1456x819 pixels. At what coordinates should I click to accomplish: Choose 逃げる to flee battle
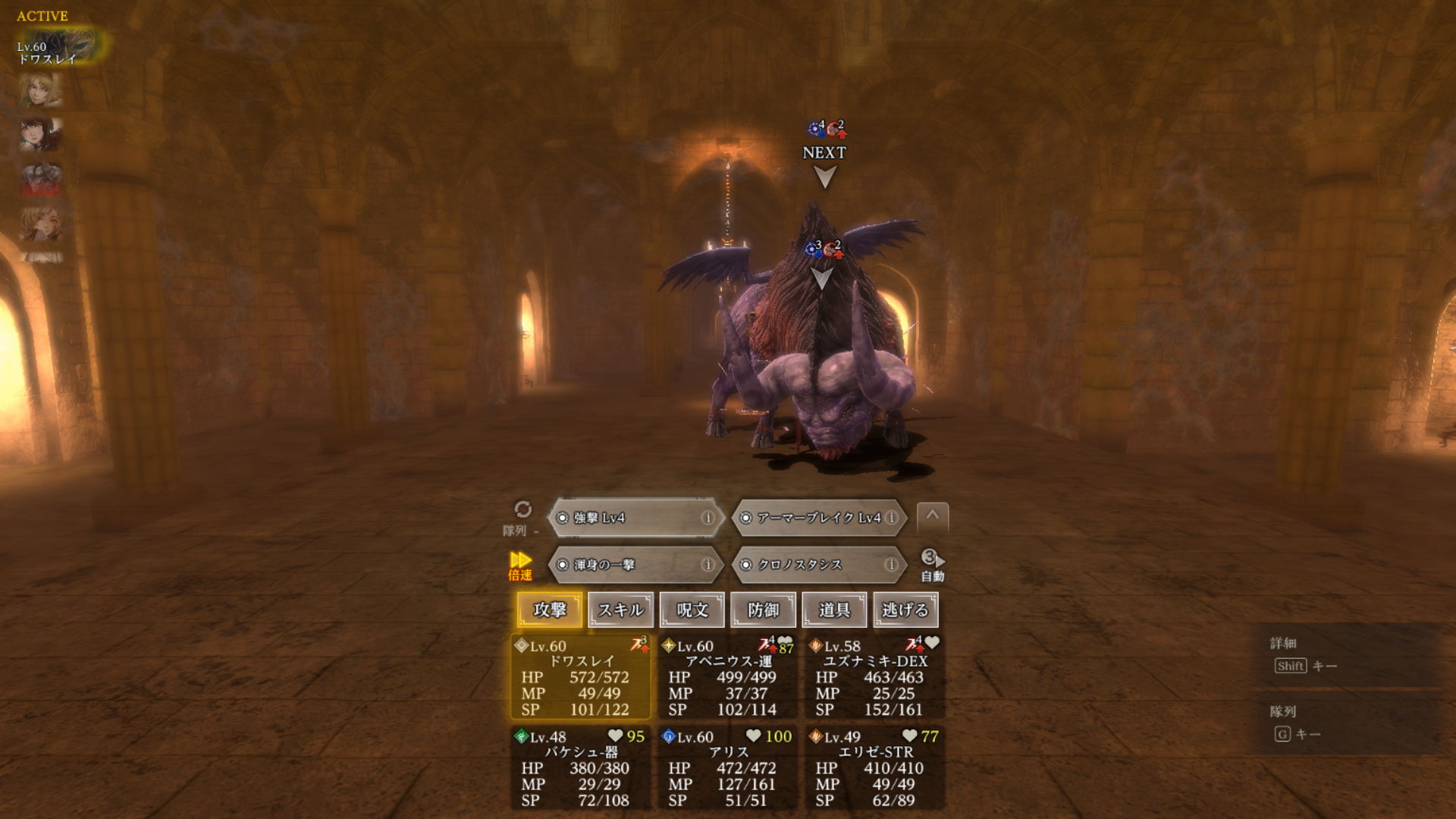(x=905, y=610)
